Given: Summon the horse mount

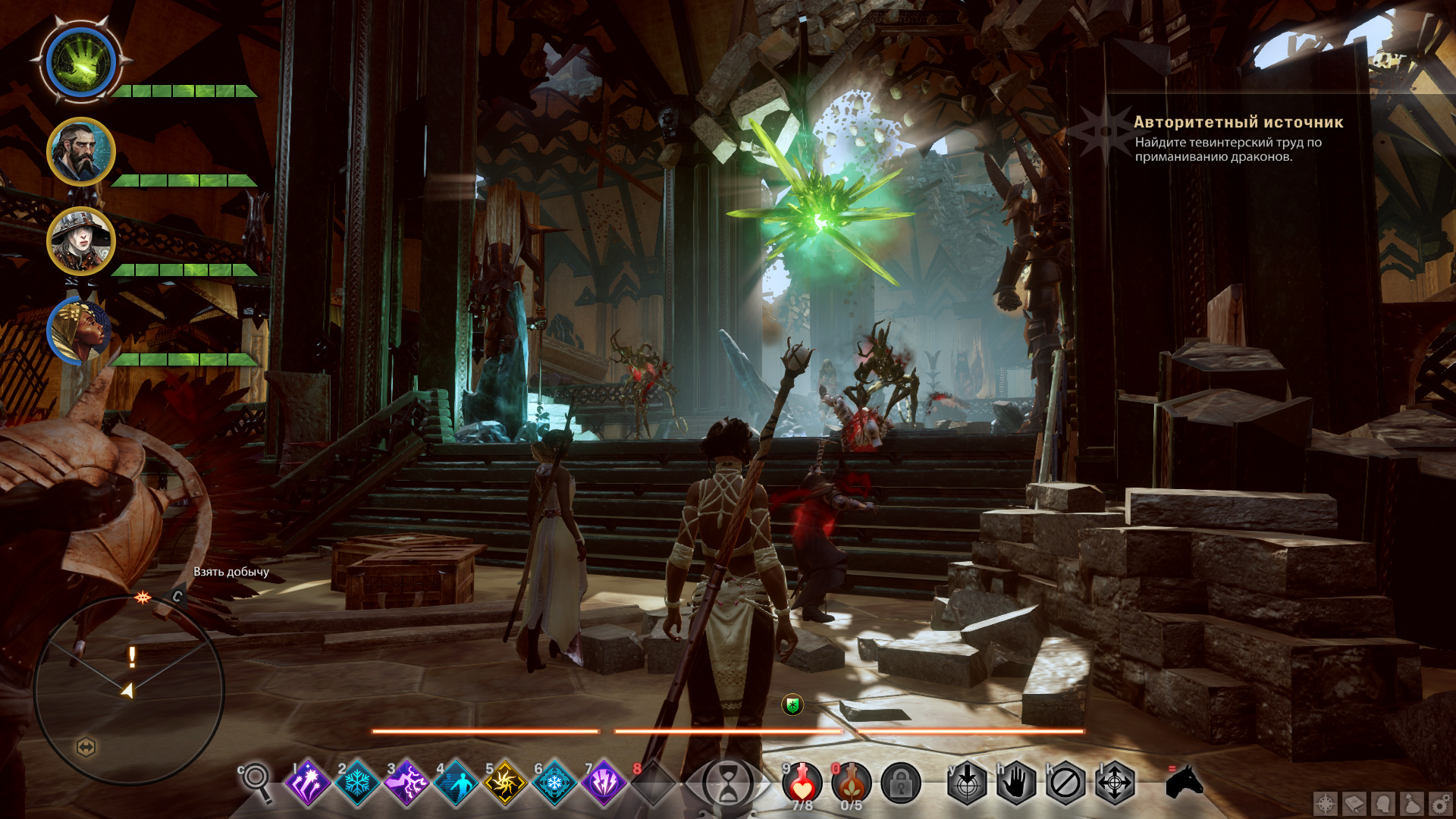Looking at the screenshot, I should click(x=1184, y=781).
